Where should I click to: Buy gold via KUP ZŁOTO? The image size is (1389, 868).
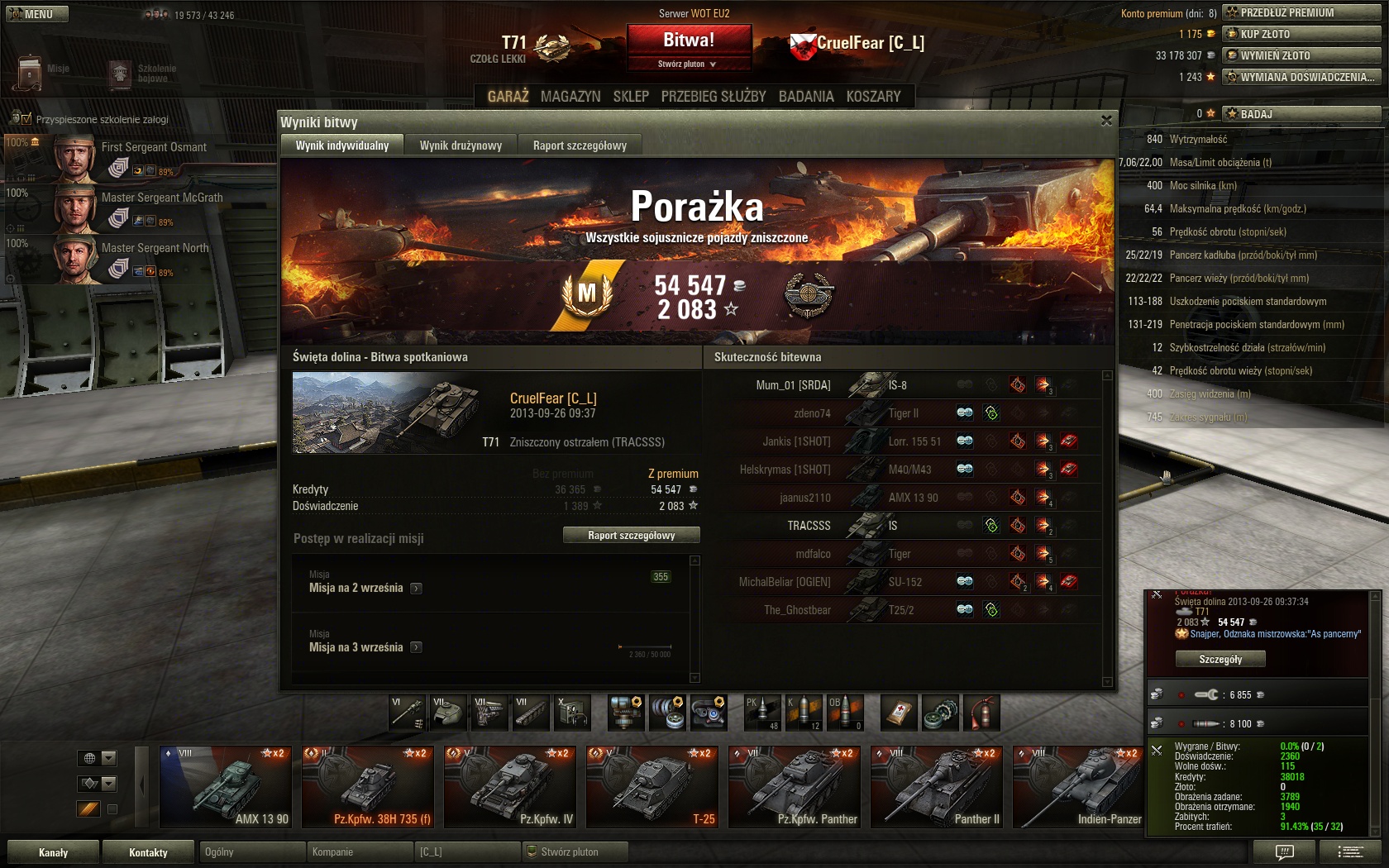point(1301,34)
